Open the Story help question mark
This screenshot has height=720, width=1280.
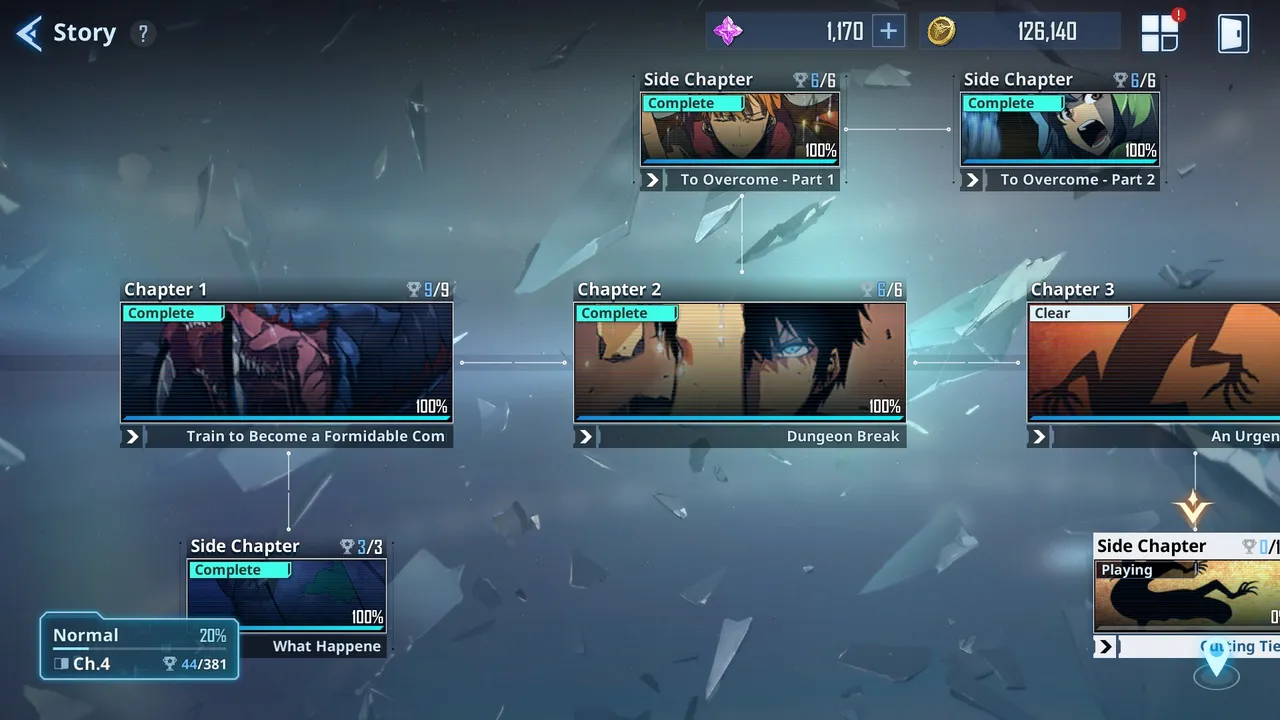143,34
